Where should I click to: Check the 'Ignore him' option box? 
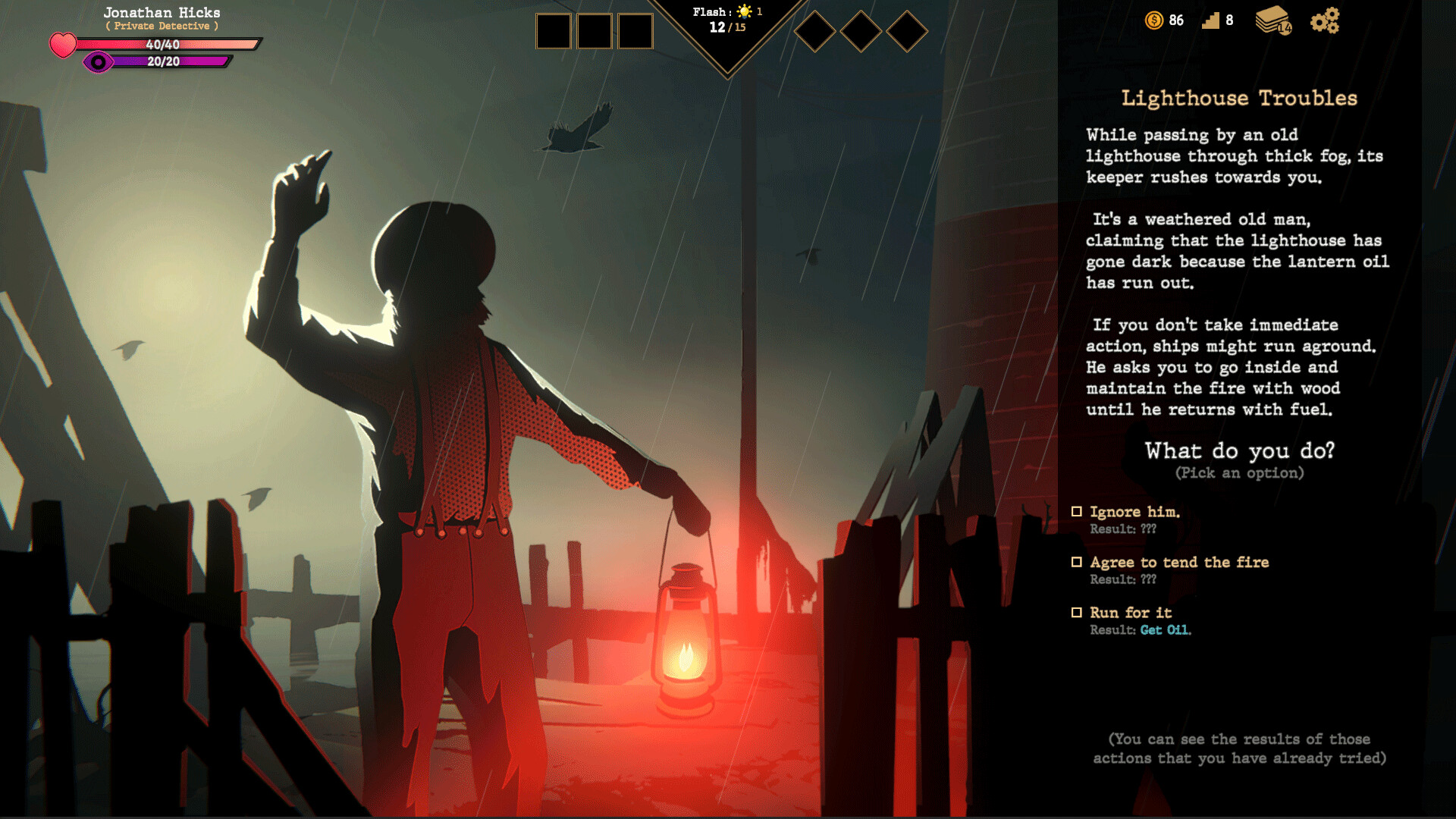coord(1078,511)
